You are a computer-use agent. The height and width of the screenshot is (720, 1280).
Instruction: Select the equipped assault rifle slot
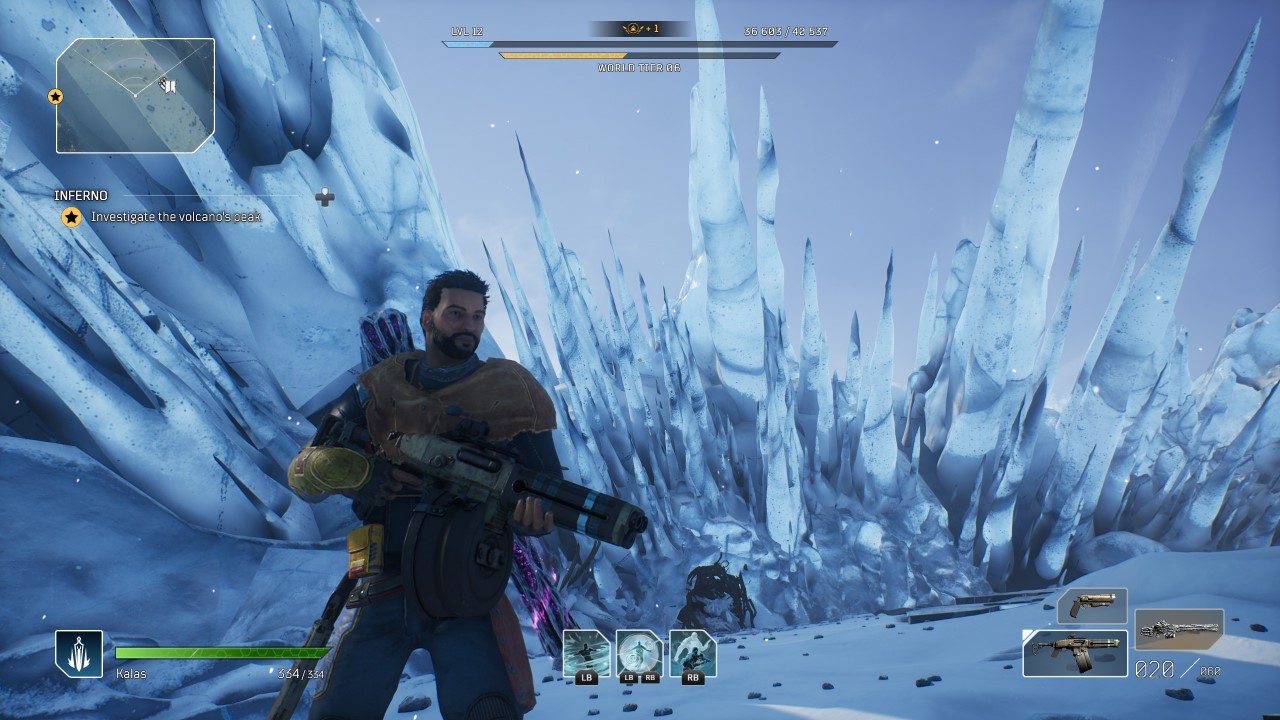pos(1075,652)
